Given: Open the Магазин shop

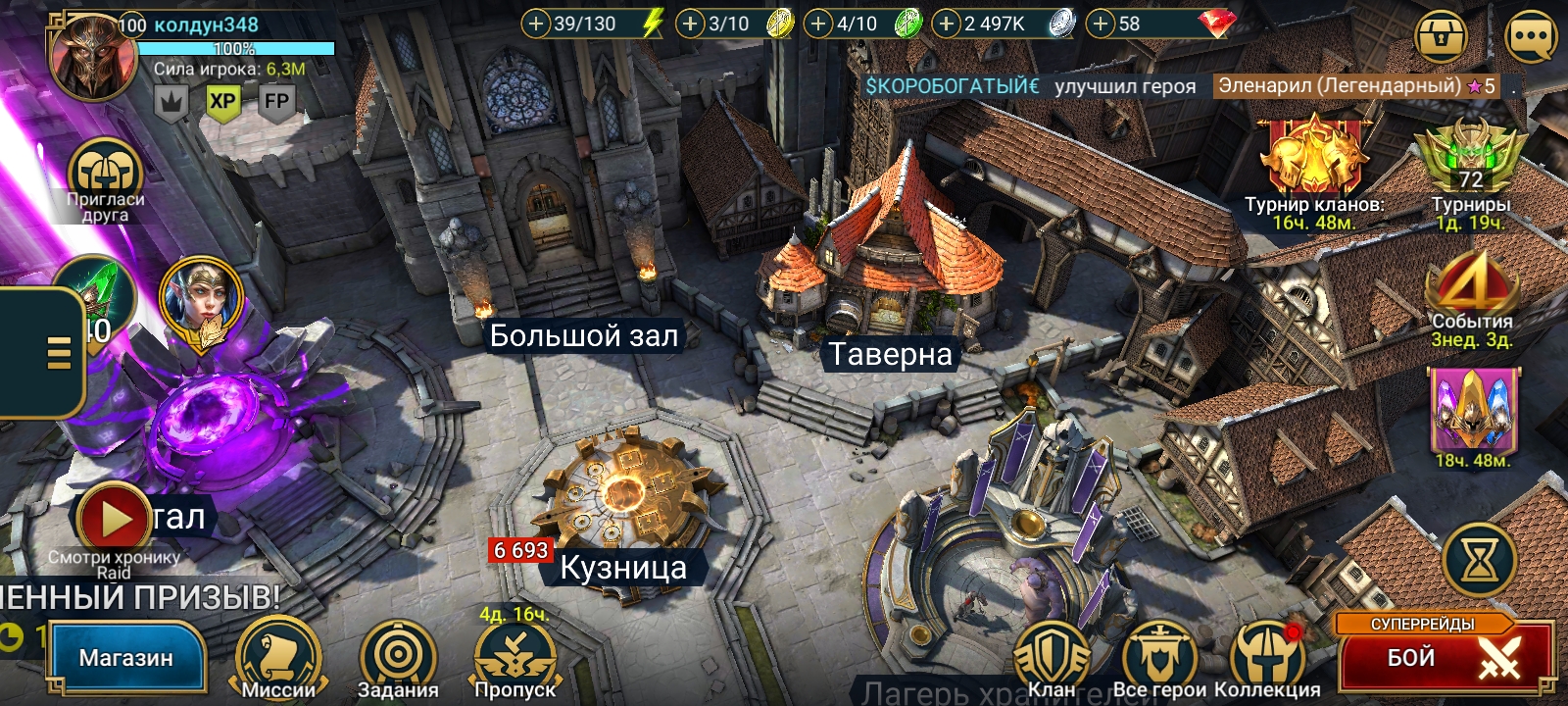Looking at the screenshot, I should 125,658.
